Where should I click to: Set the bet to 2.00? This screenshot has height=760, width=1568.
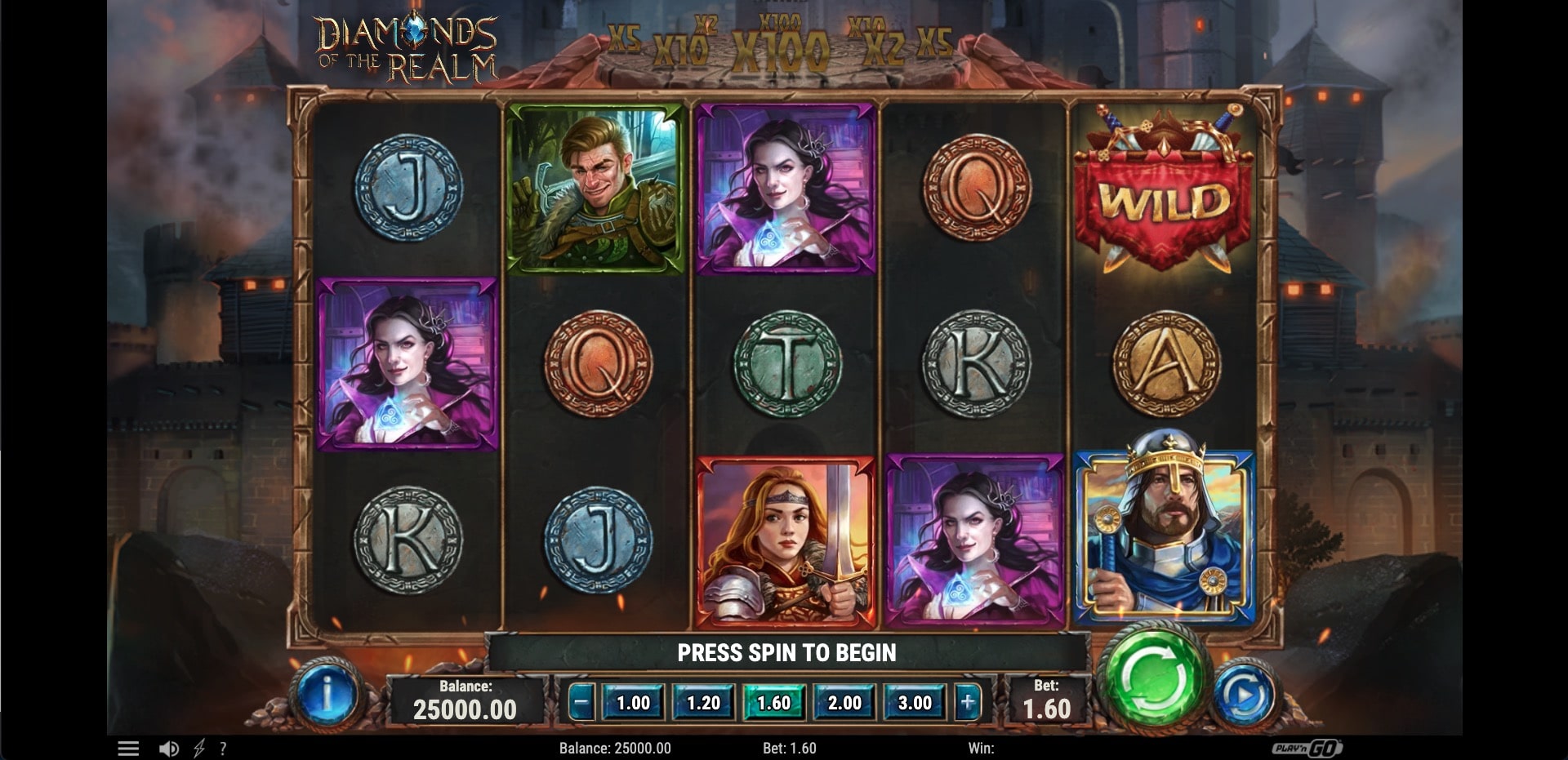[x=844, y=703]
